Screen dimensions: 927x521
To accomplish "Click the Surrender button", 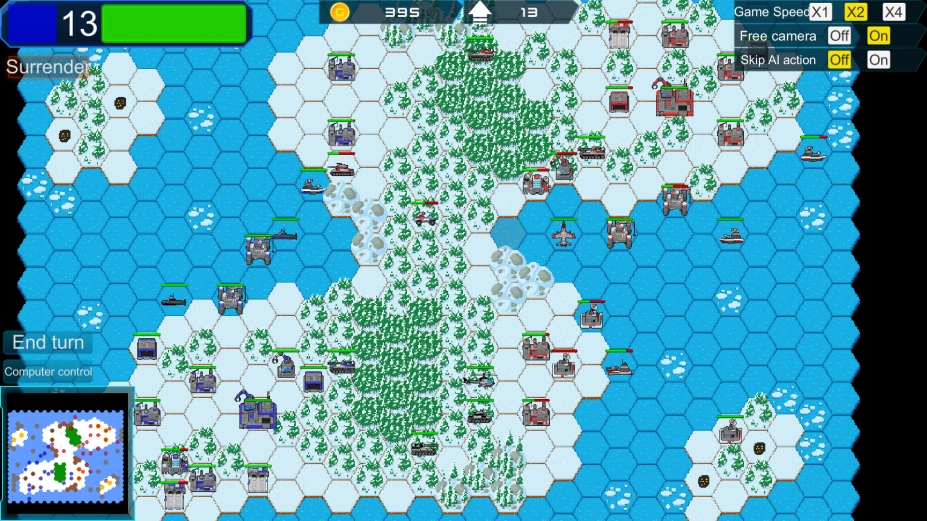I will [x=47, y=67].
